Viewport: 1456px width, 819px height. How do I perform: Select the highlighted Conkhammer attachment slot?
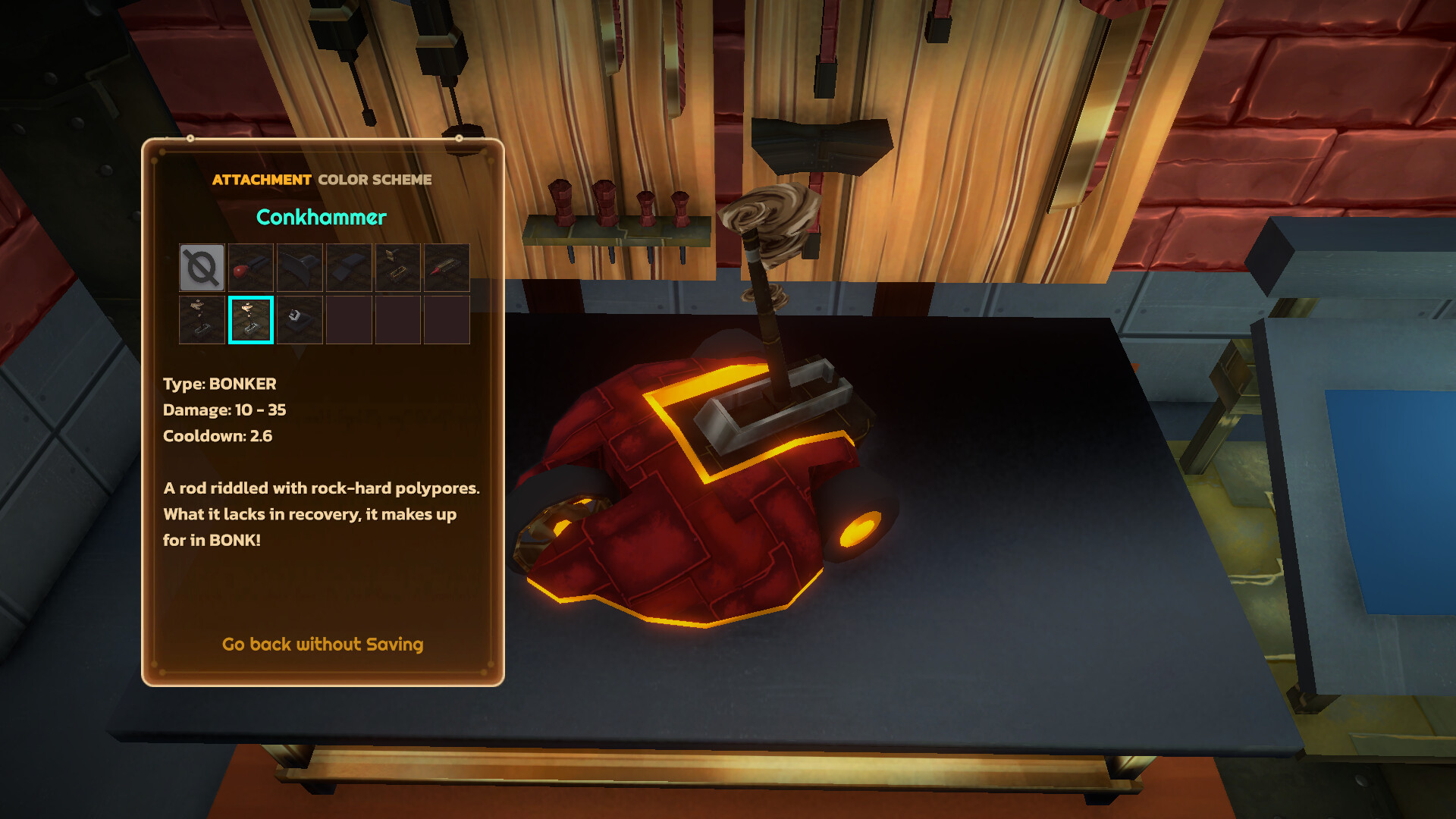pyautogui.click(x=251, y=320)
